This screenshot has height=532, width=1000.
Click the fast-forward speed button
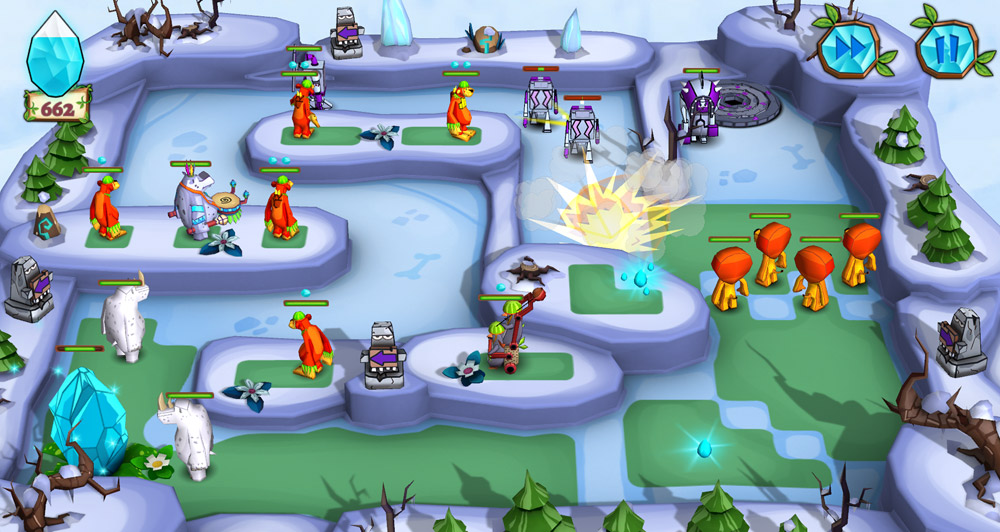click(847, 49)
